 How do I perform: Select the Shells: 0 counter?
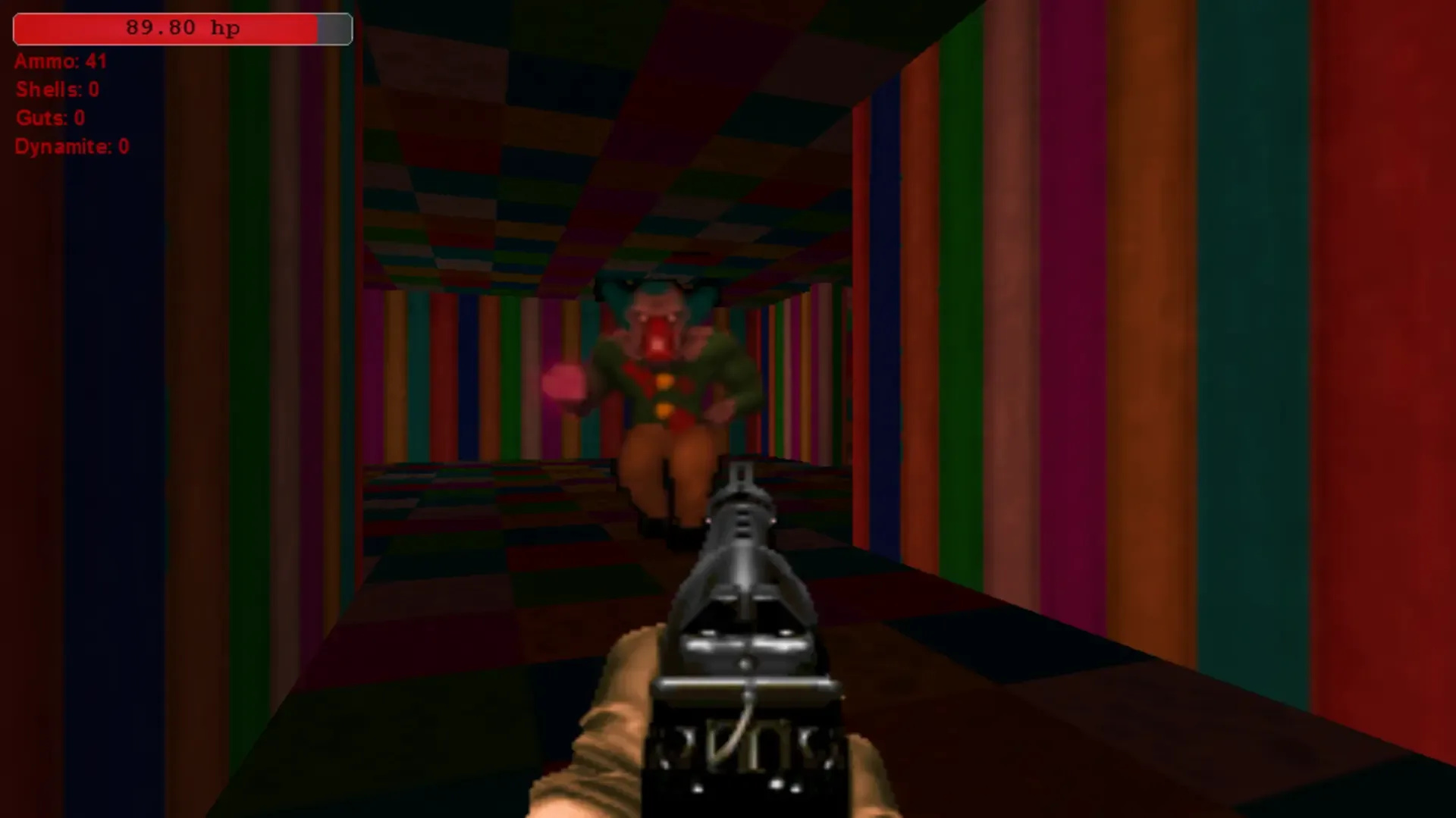[56, 89]
